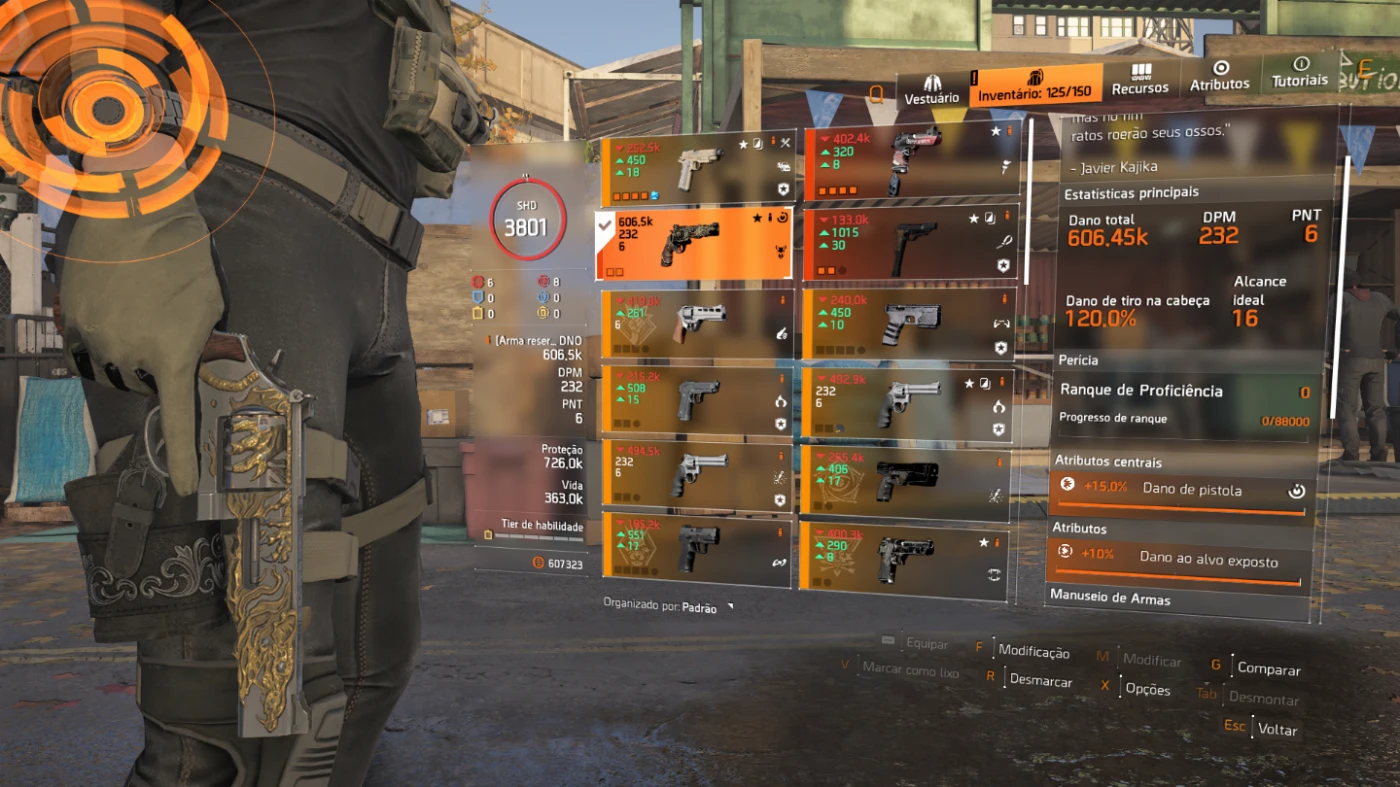Open the Atributos tab

[x=1219, y=76]
